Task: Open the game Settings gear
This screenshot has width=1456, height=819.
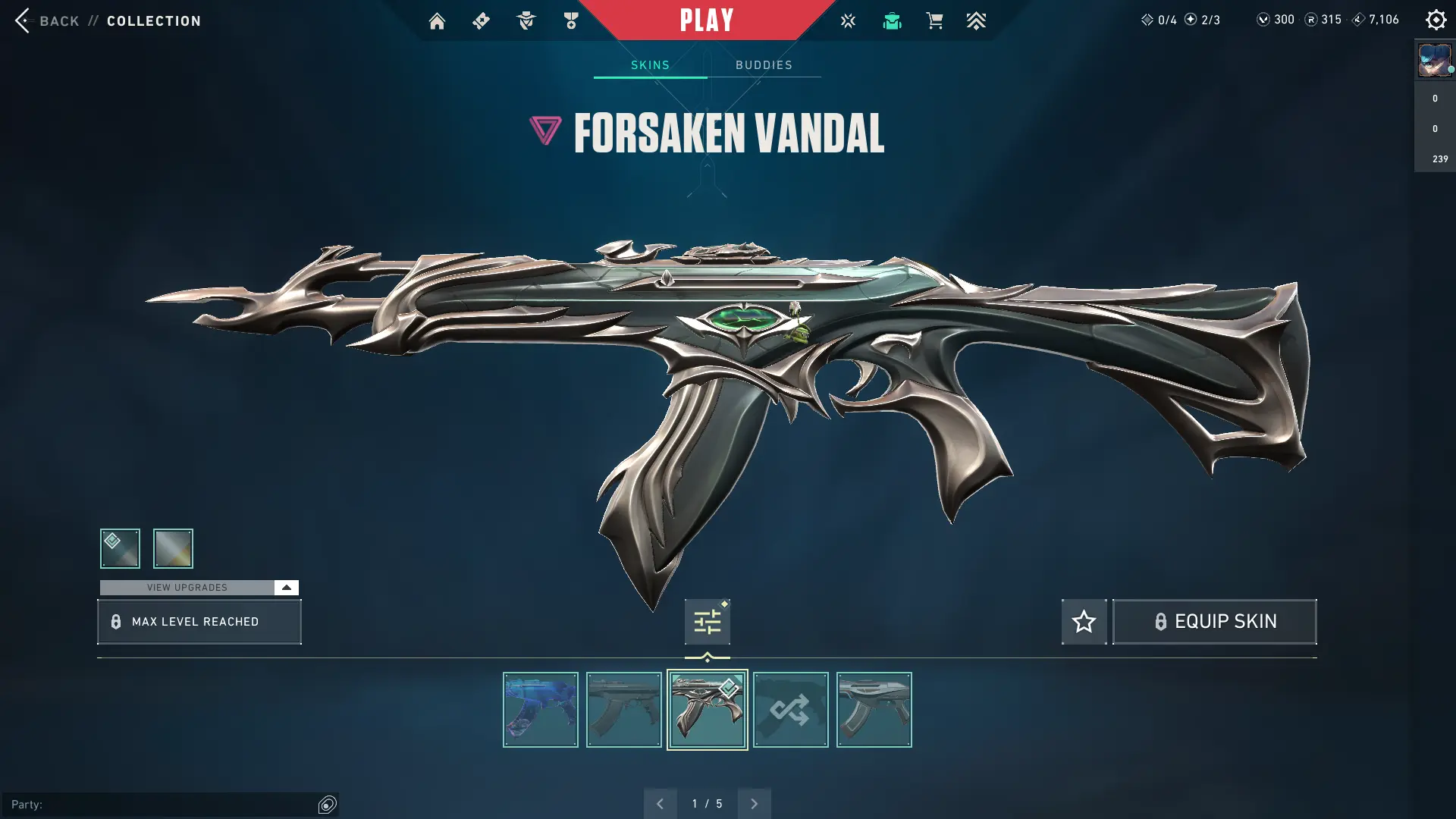Action: tap(1436, 20)
